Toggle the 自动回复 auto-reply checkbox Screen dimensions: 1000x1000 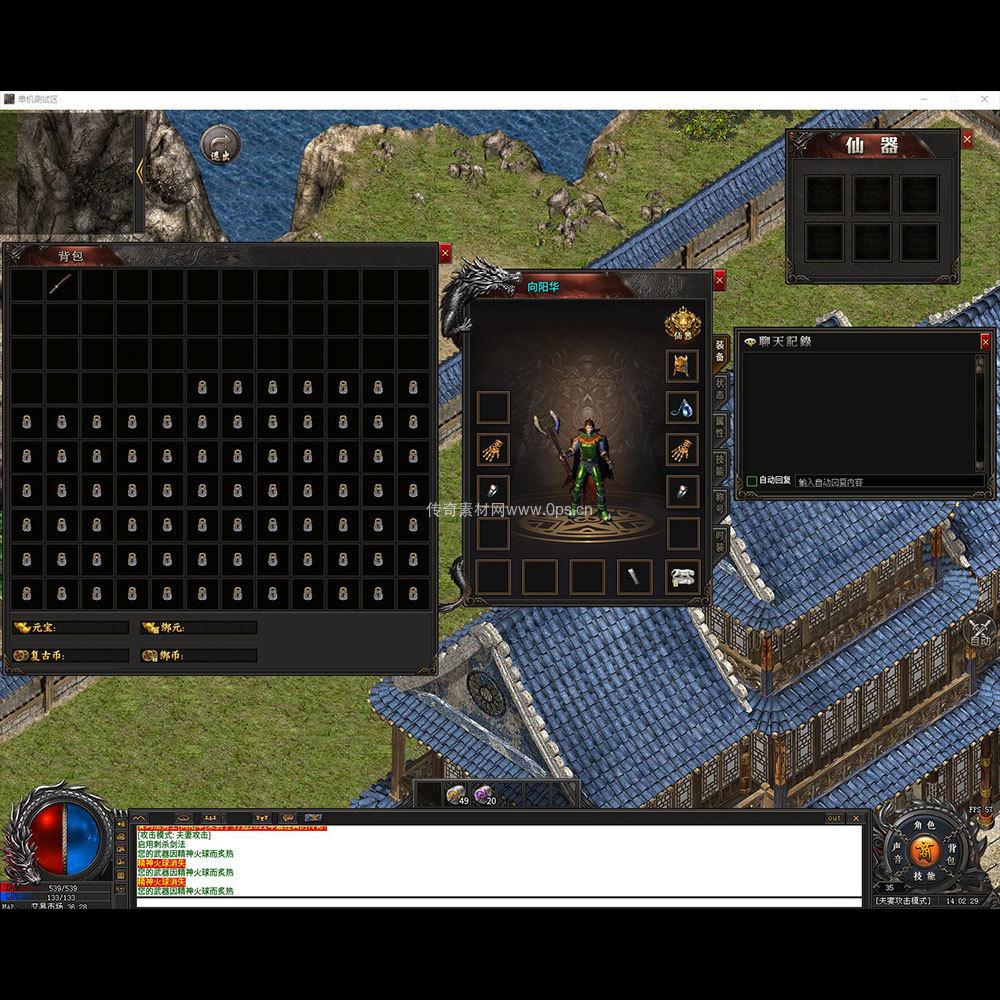coord(752,481)
